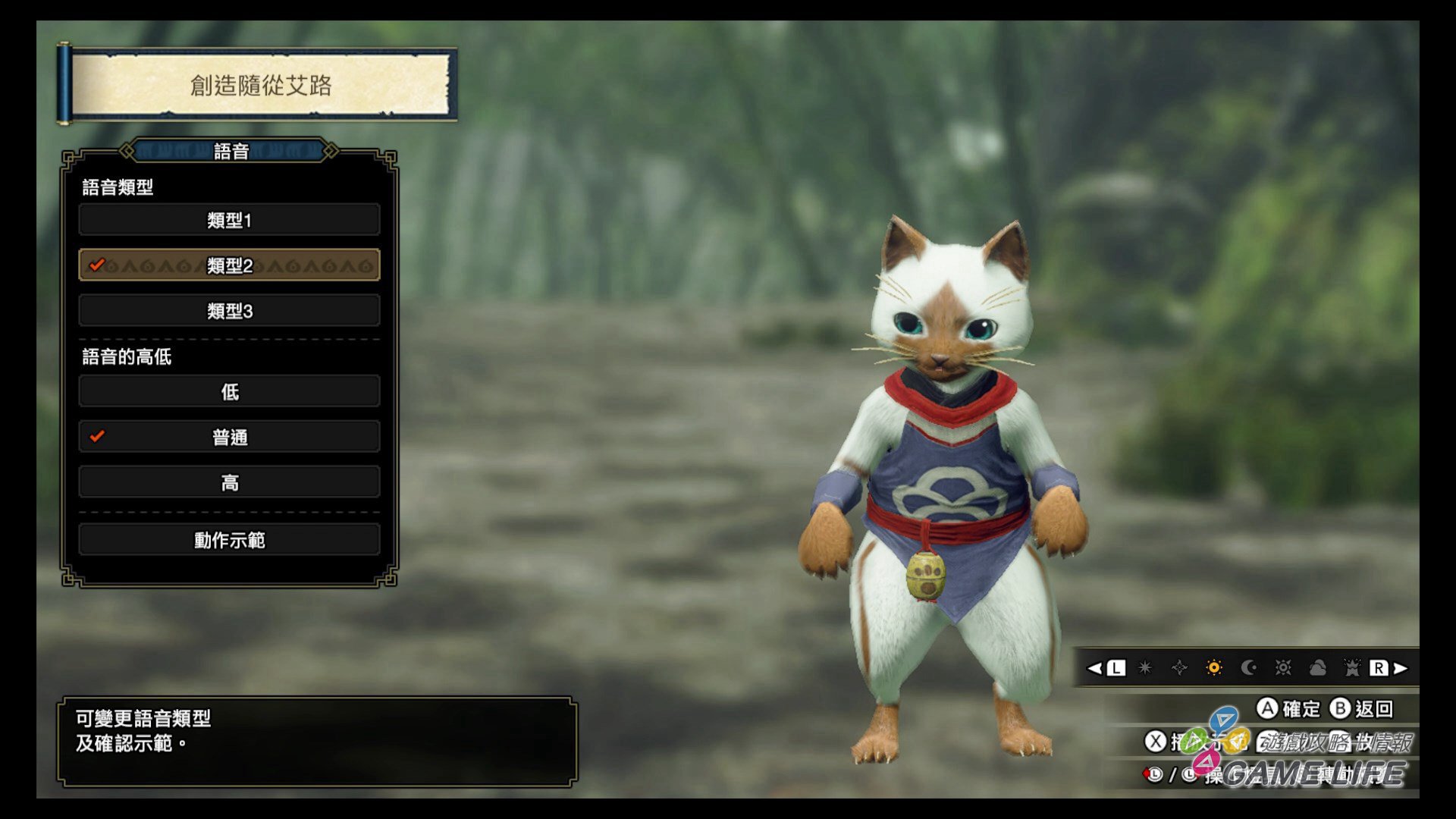This screenshot has width=1456, height=819.
Task: Select the 普通 normal pitch option
Action: pos(229,437)
